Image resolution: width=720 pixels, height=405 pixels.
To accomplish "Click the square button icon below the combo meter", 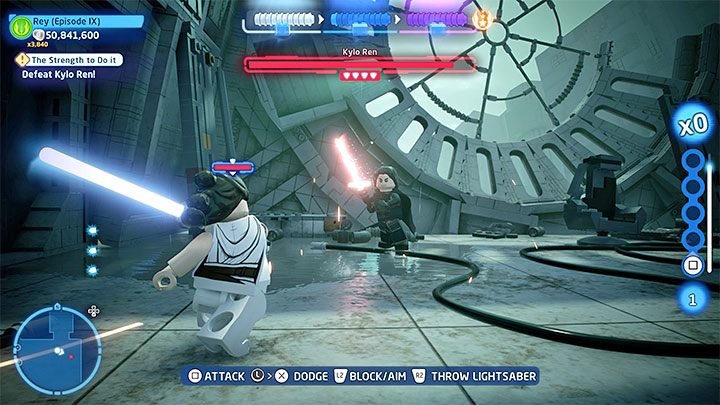I will [x=691, y=265].
